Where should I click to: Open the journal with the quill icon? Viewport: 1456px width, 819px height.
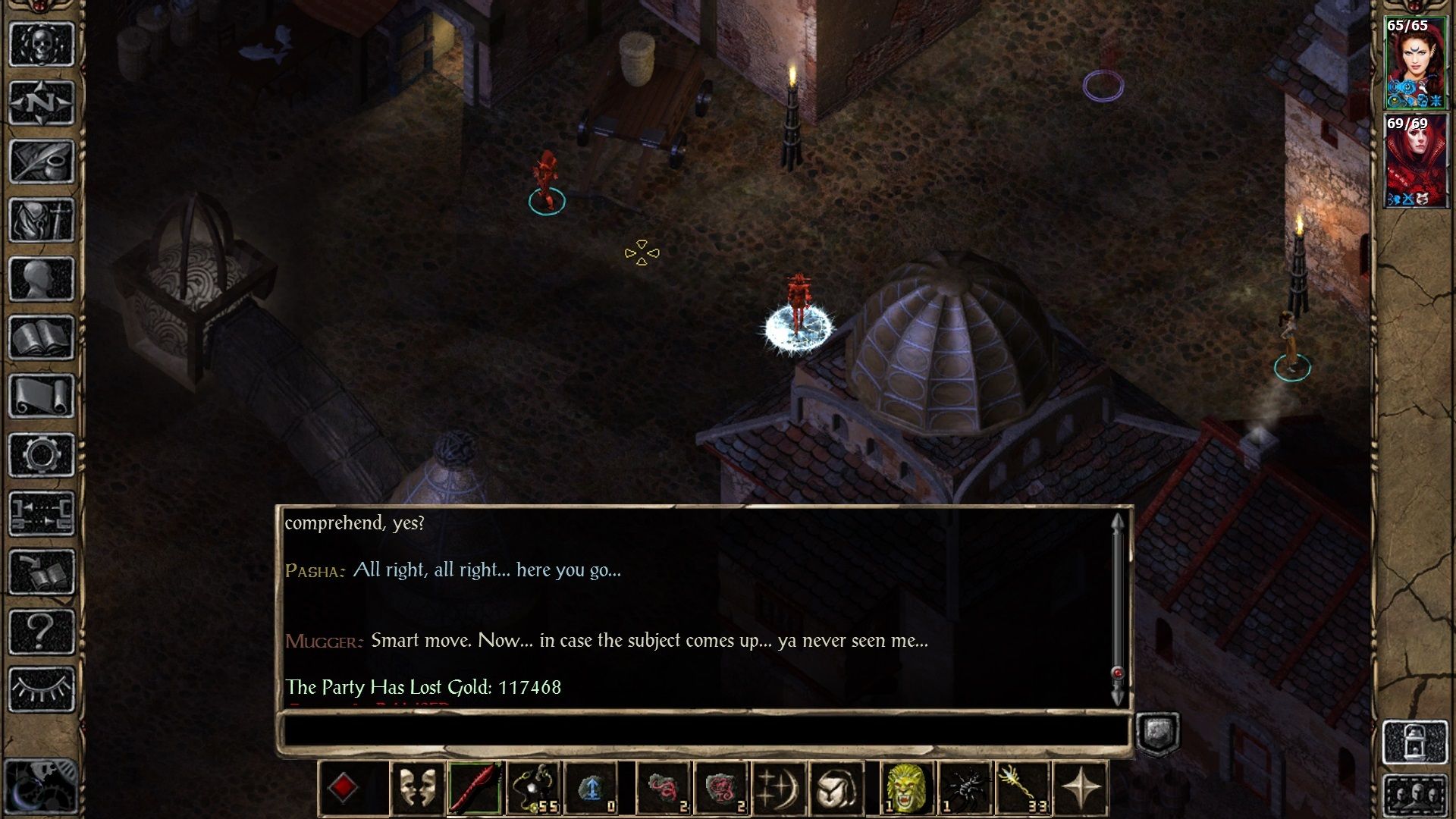click(x=42, y=161)
